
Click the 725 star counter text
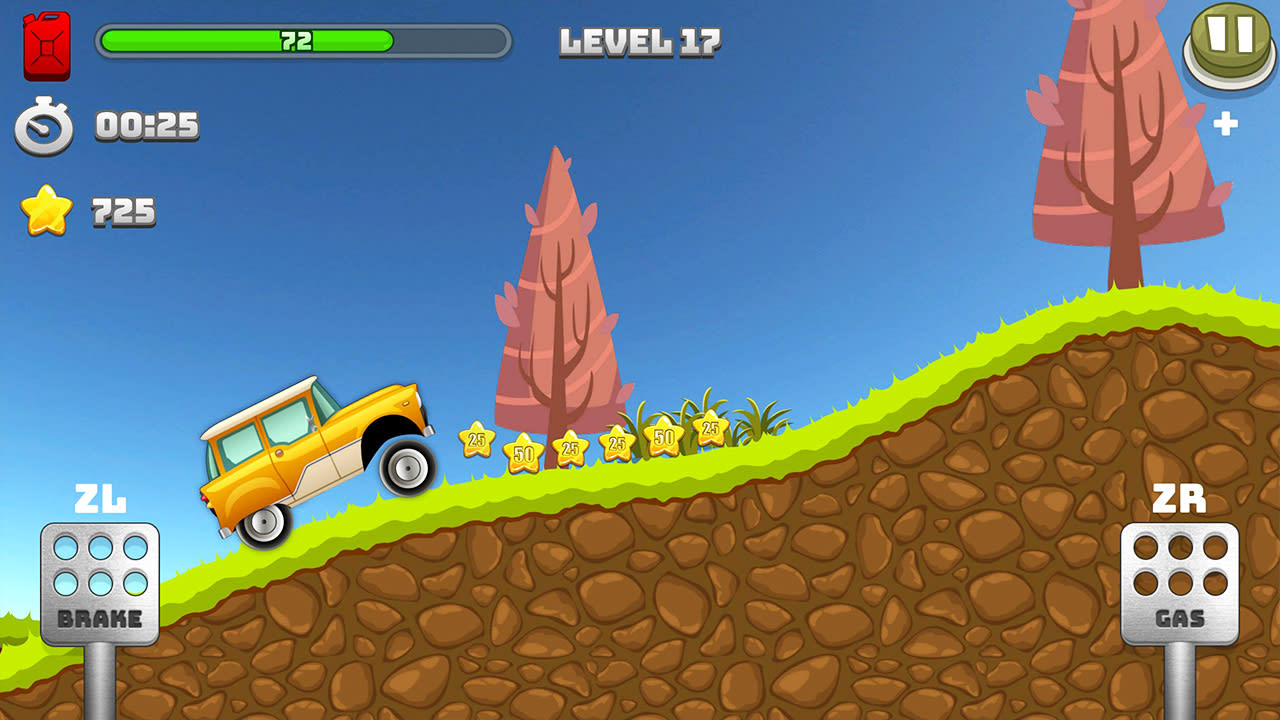coord(121,210)
